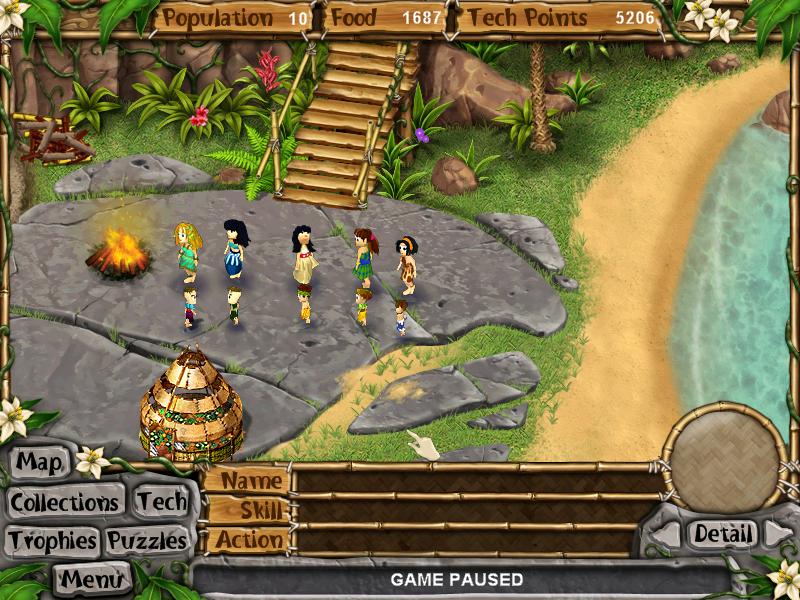Show the Tech upgrades screen

[x=161, y=502]
